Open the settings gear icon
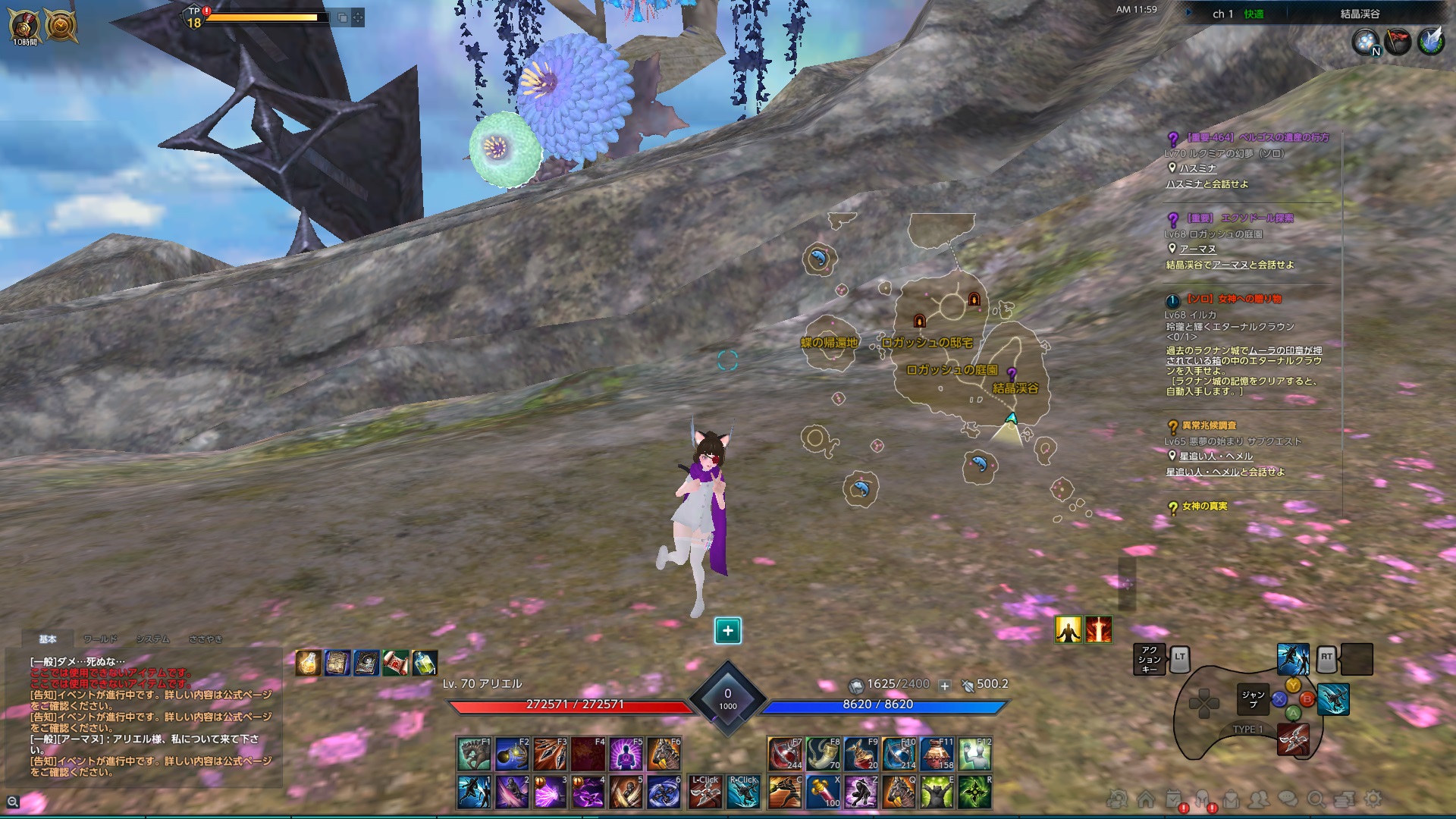Screen dimensions: 1456x819 (1373, 799)
